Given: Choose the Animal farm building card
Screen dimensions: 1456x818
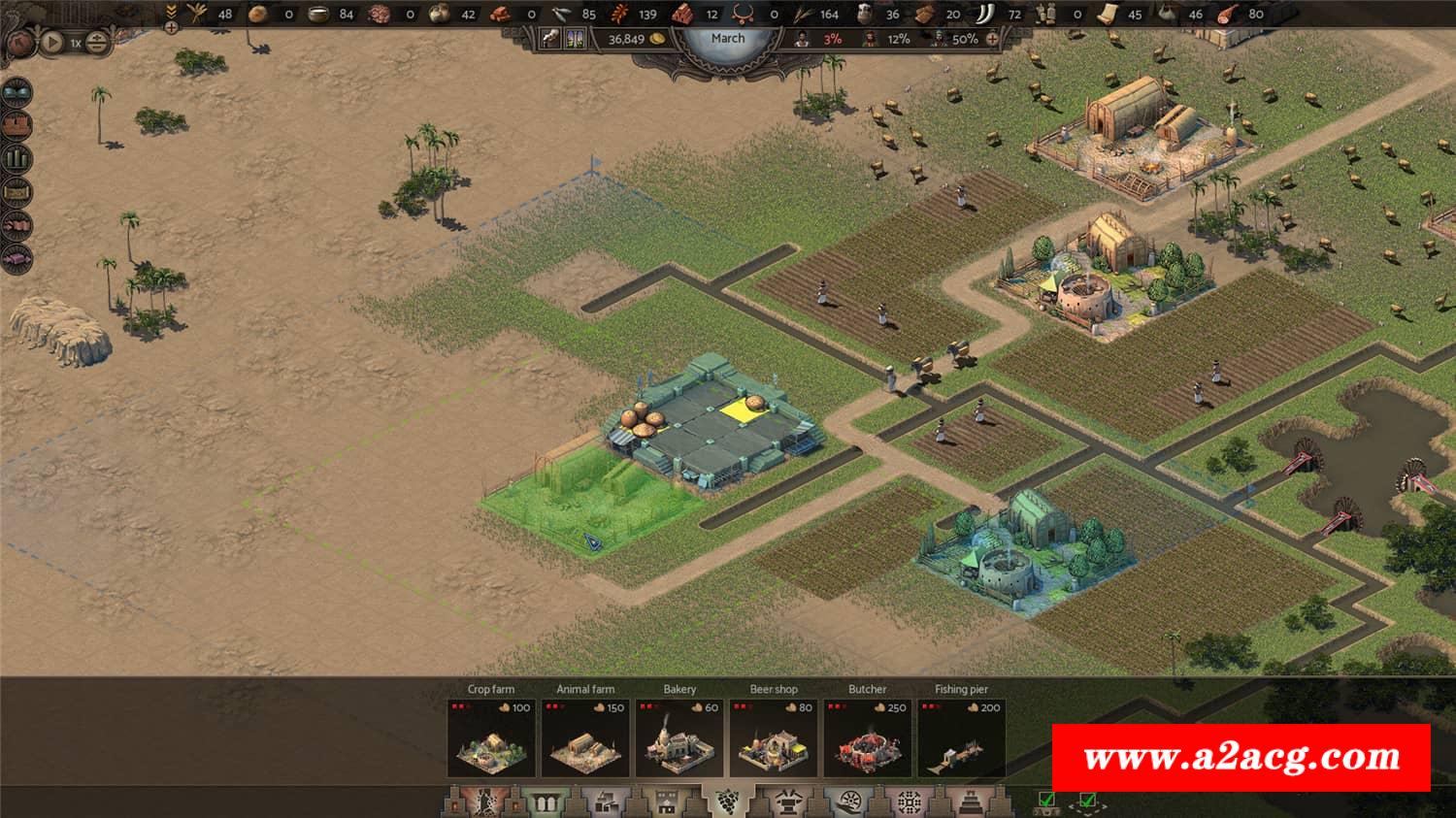Looking at the screenshot, I should (x=585, y=737).
